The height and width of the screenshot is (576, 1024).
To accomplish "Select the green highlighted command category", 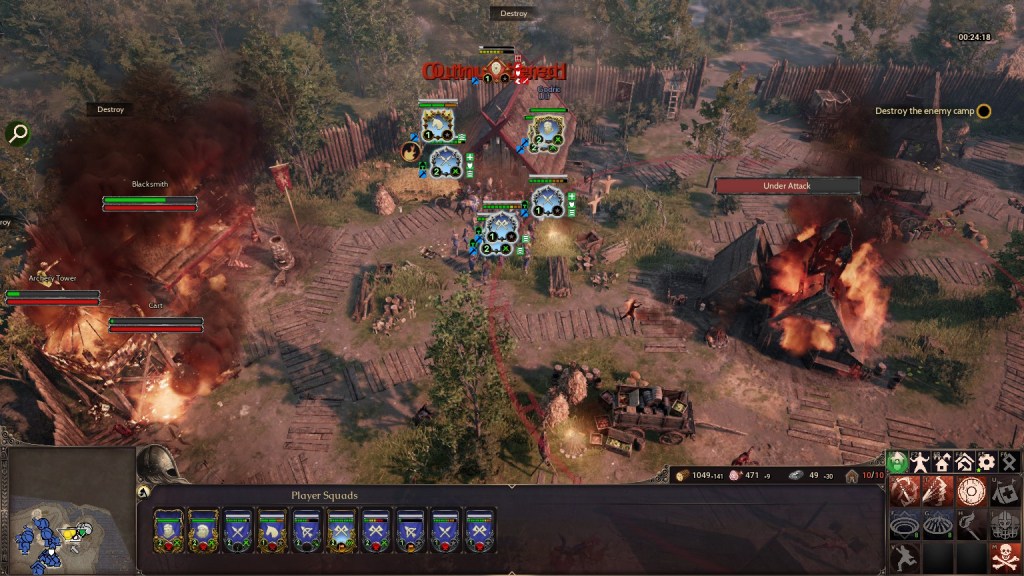I will (x=898, y=462).
